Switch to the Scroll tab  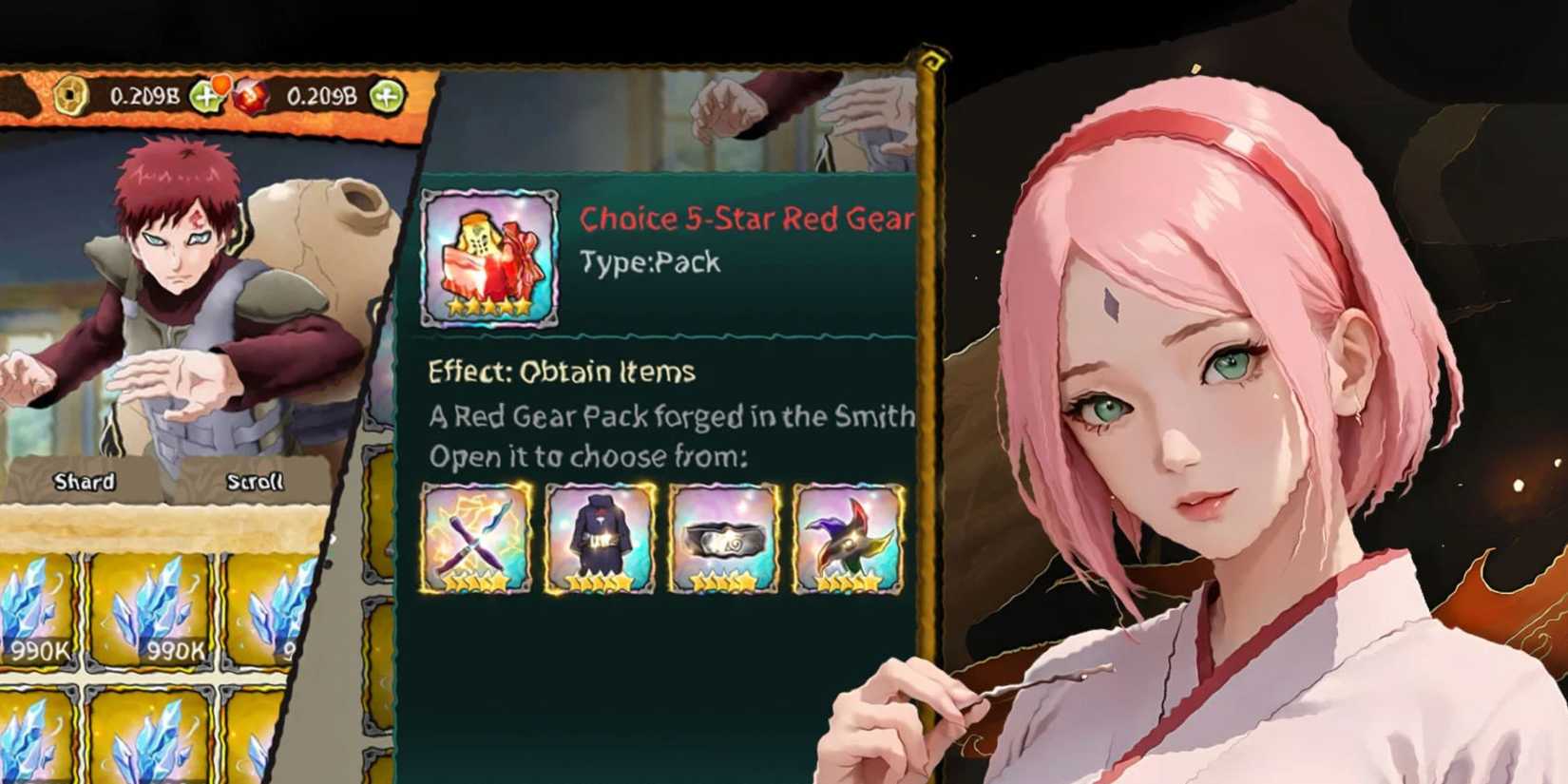[x=258, y=481]
